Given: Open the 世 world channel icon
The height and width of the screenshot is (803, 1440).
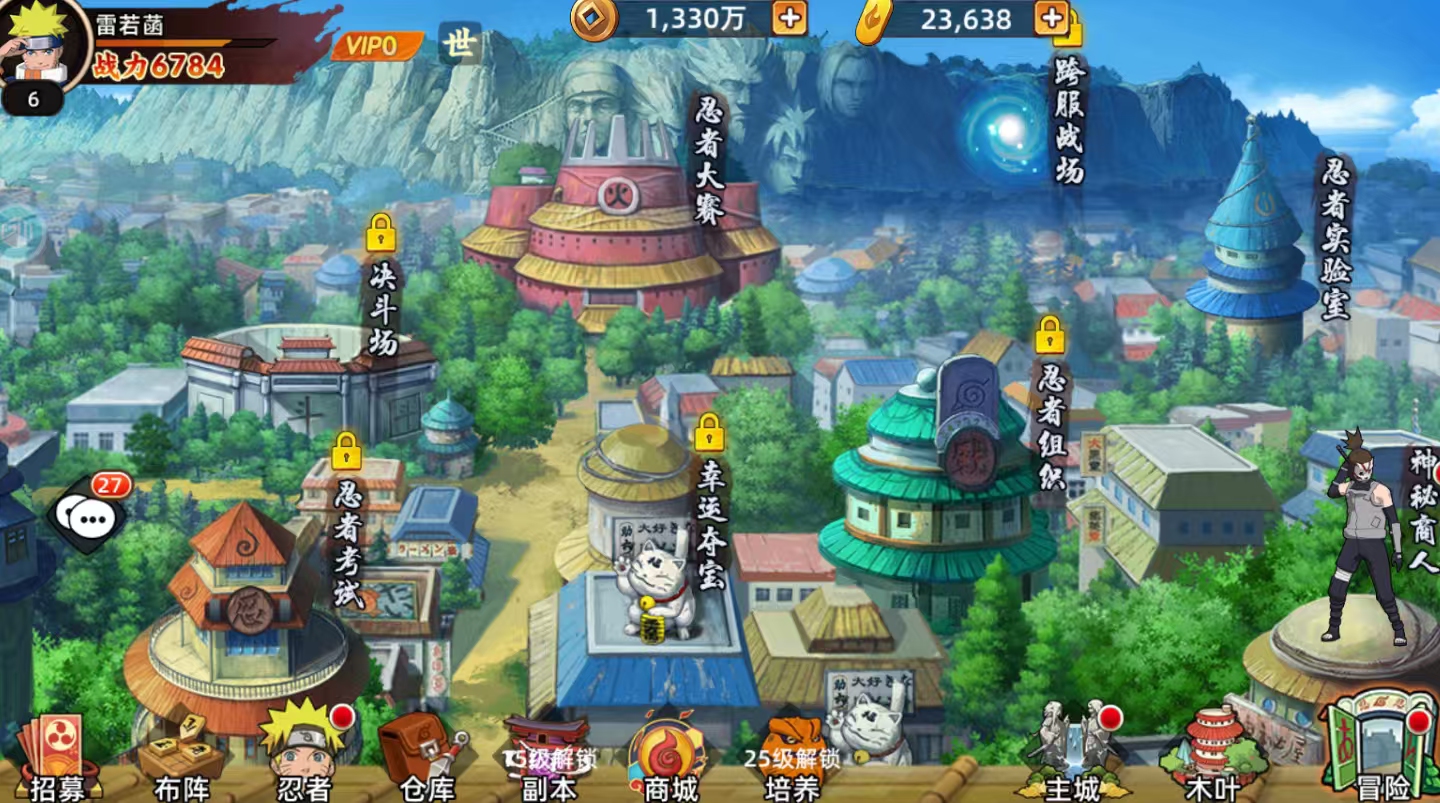Looking at the screenshot, I should click(460, 45).
